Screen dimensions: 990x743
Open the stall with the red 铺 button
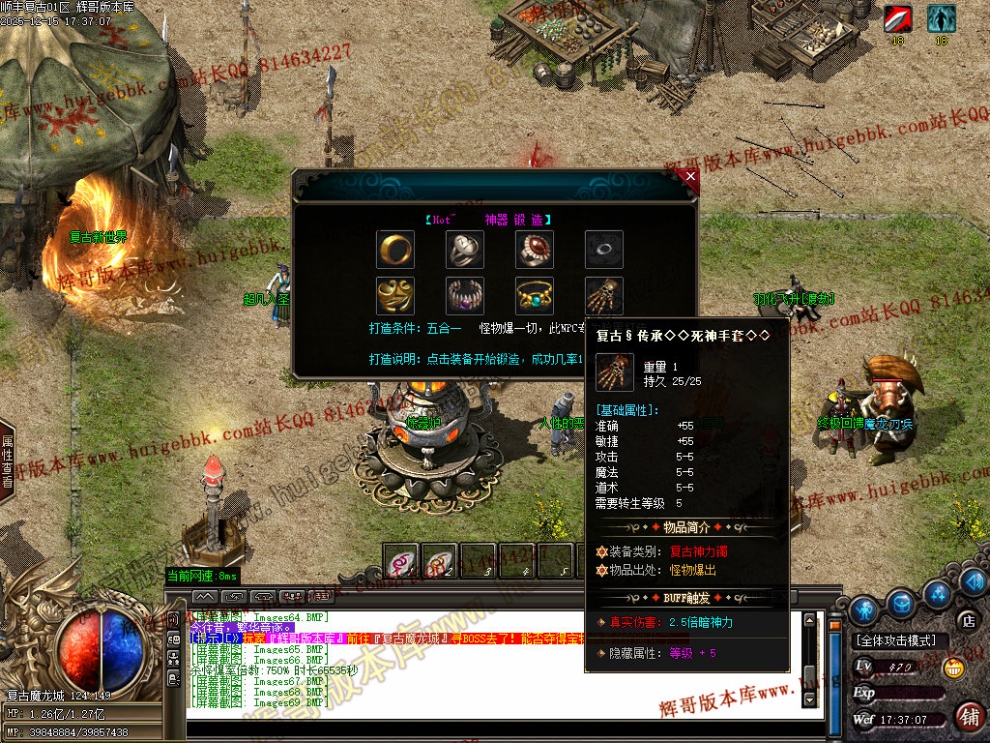tap(969, 715)
